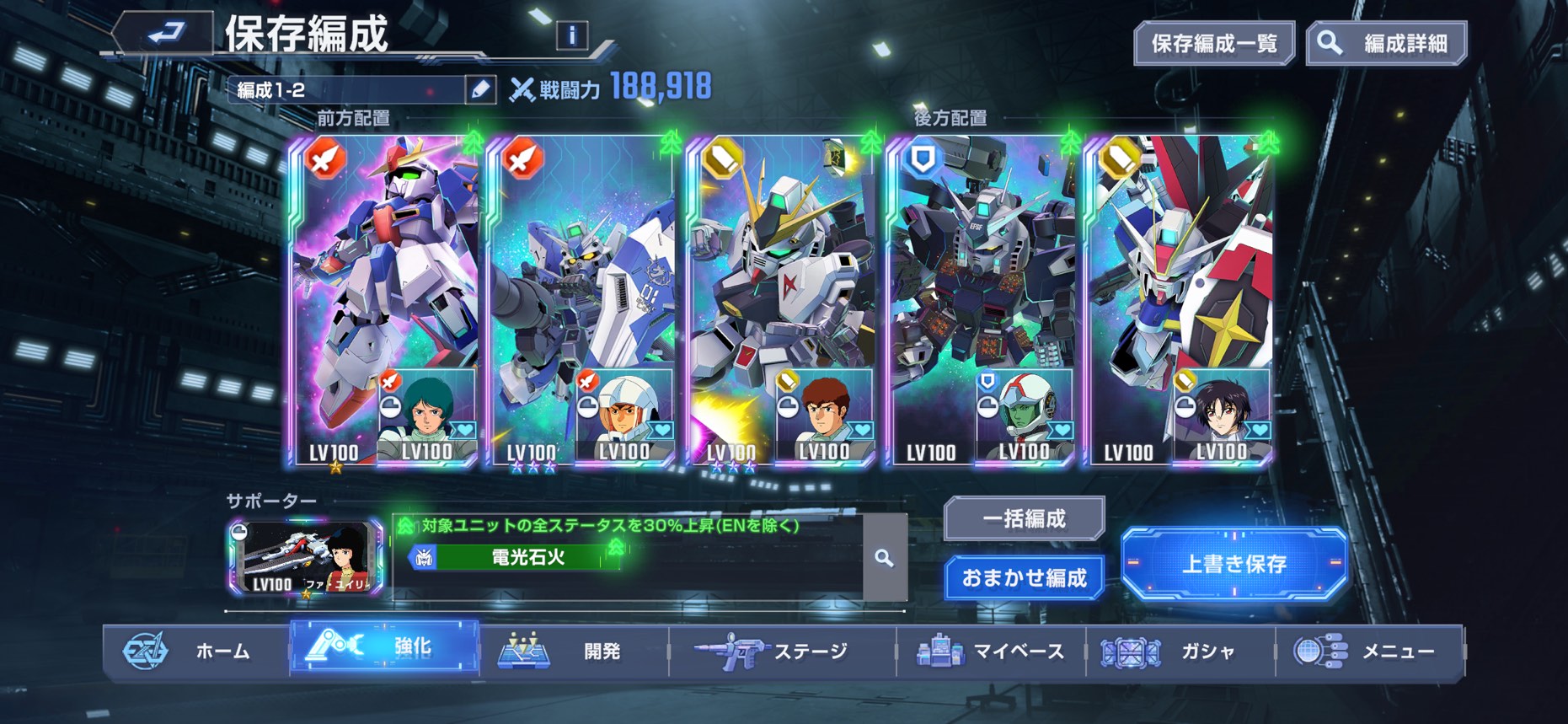Switch to 開発 development tab
1568x724 pixels.
[x=573, y=651]
